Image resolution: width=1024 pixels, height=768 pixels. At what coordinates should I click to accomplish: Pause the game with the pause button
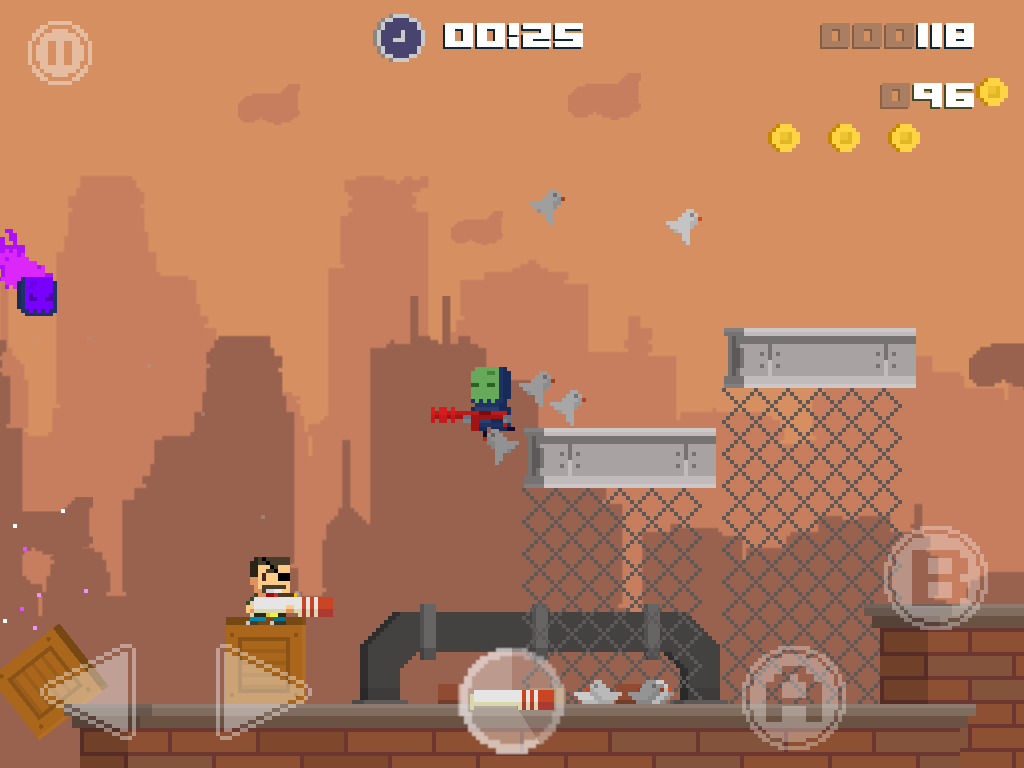pyautogui.click(x=60, y=53)
